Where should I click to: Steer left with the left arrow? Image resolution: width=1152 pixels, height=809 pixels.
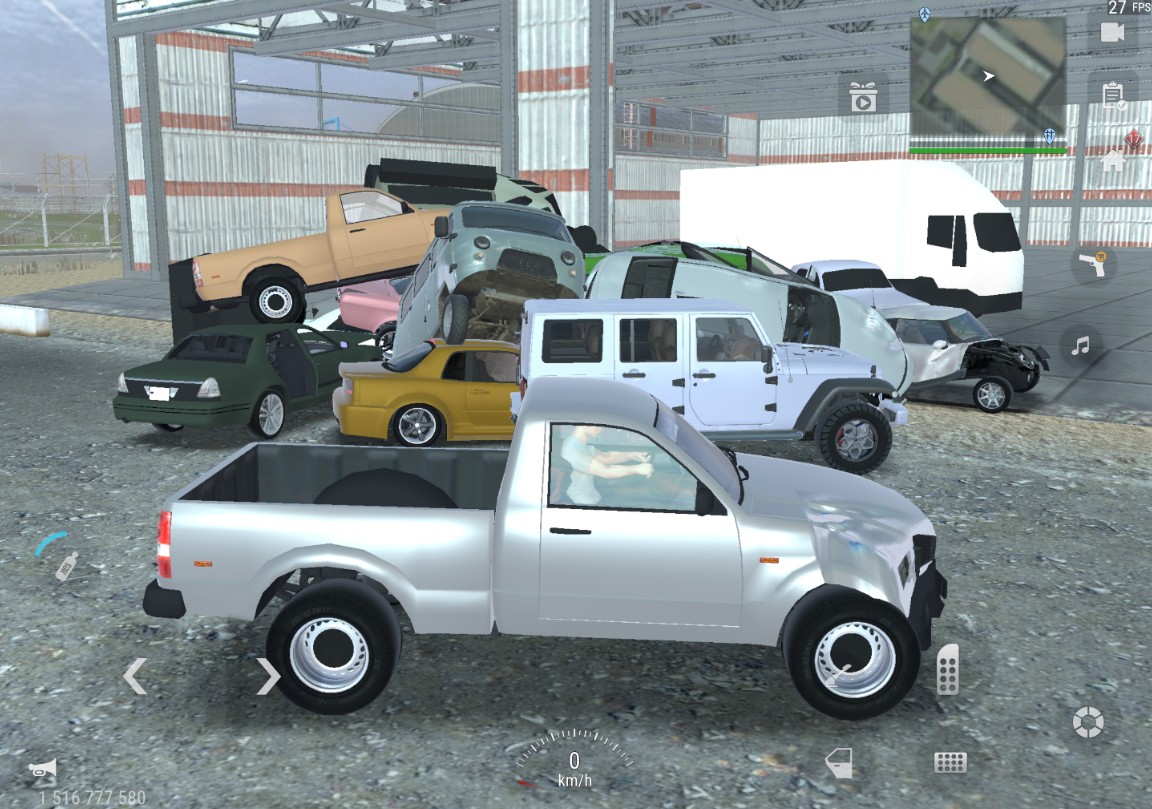134,676
